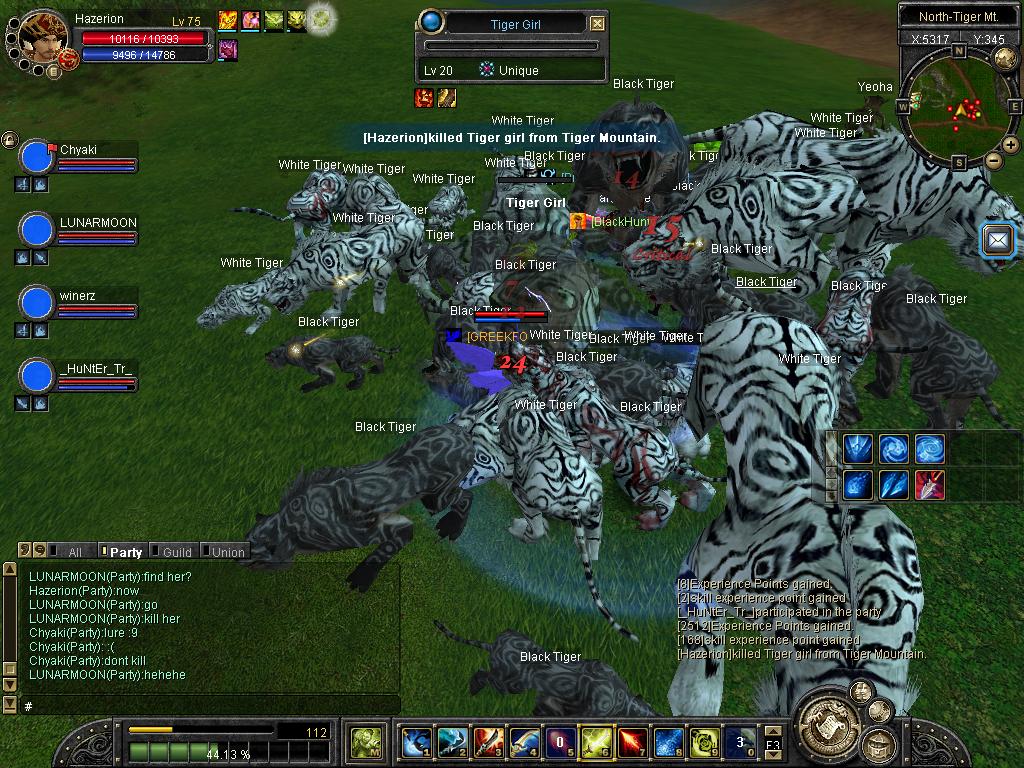
Task: Click Hazerion's character portrait
Action: click(x=44, y=37)
